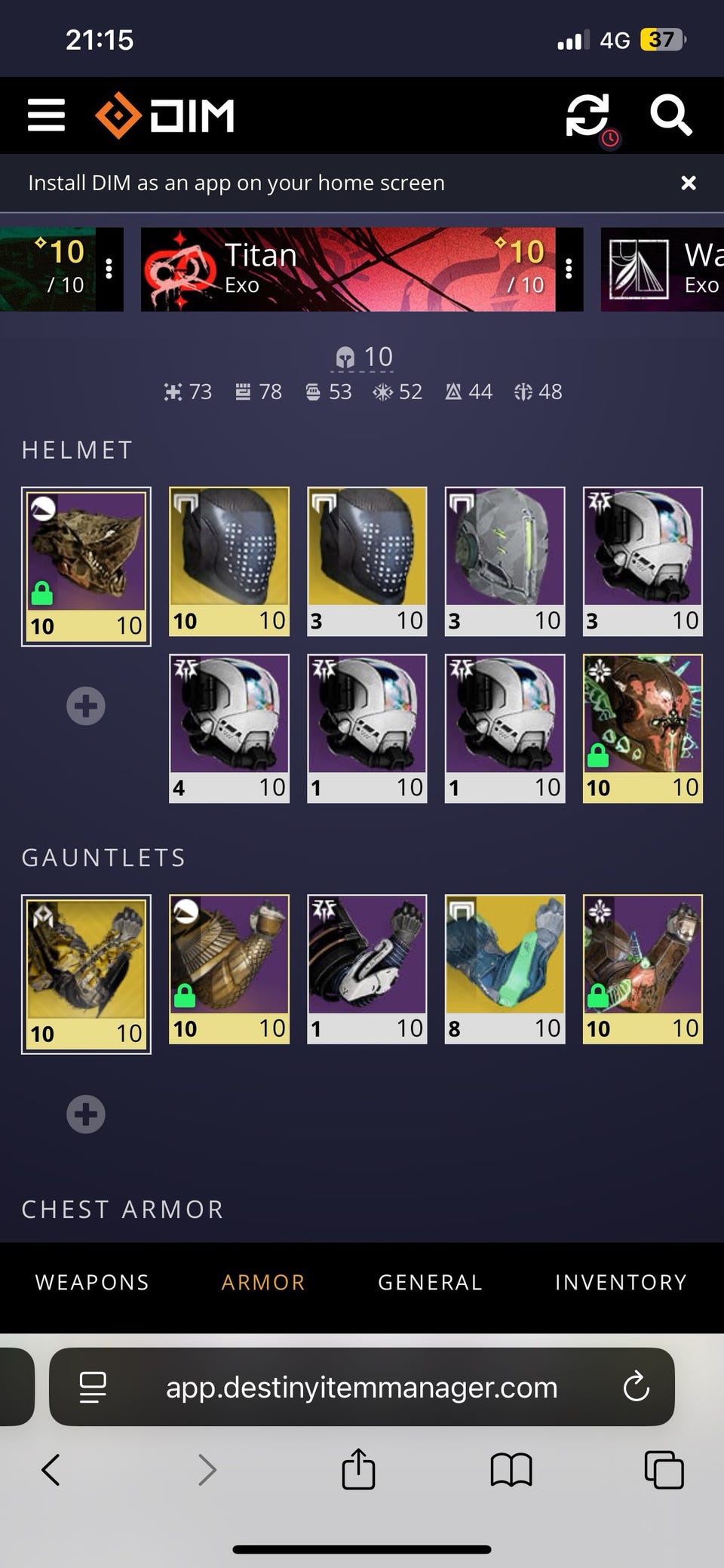Select the gray helmet with green stripes
Image resolution: width=724 pixels, height=1568 pixels.
pos(505,561)
